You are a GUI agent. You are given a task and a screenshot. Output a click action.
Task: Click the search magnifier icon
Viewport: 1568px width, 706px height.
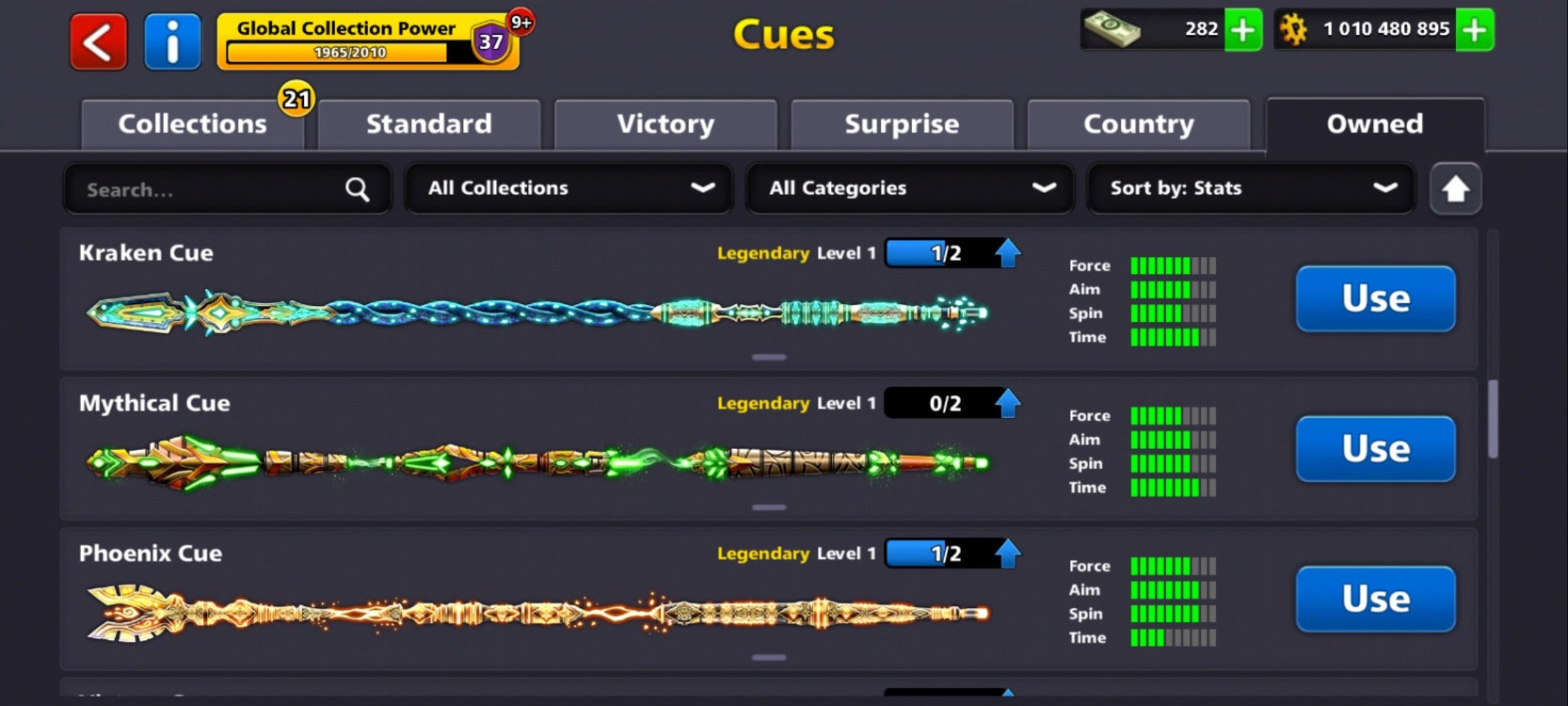coord(357,188)
